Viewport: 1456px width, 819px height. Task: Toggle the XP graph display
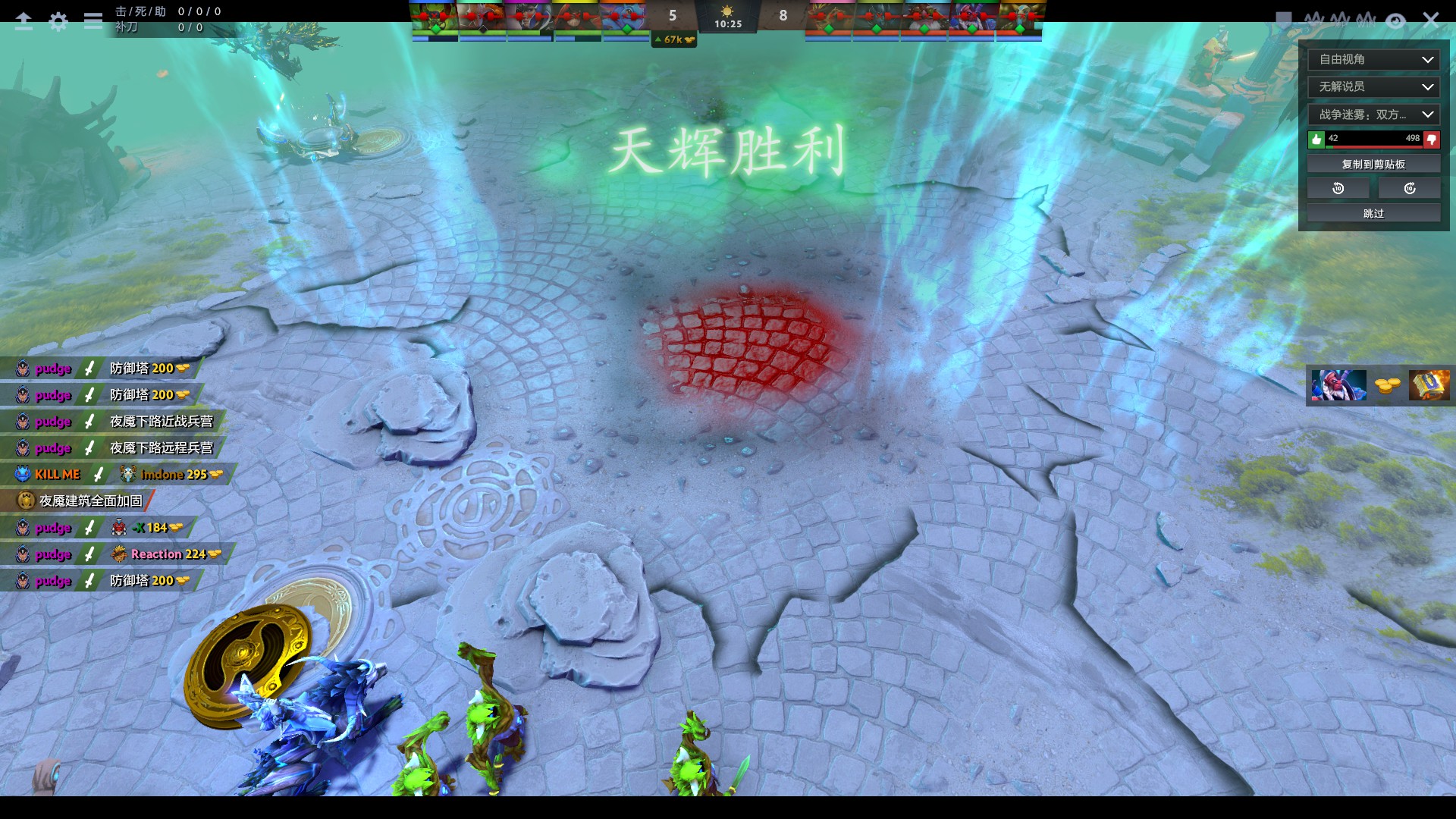point(1341,19)
